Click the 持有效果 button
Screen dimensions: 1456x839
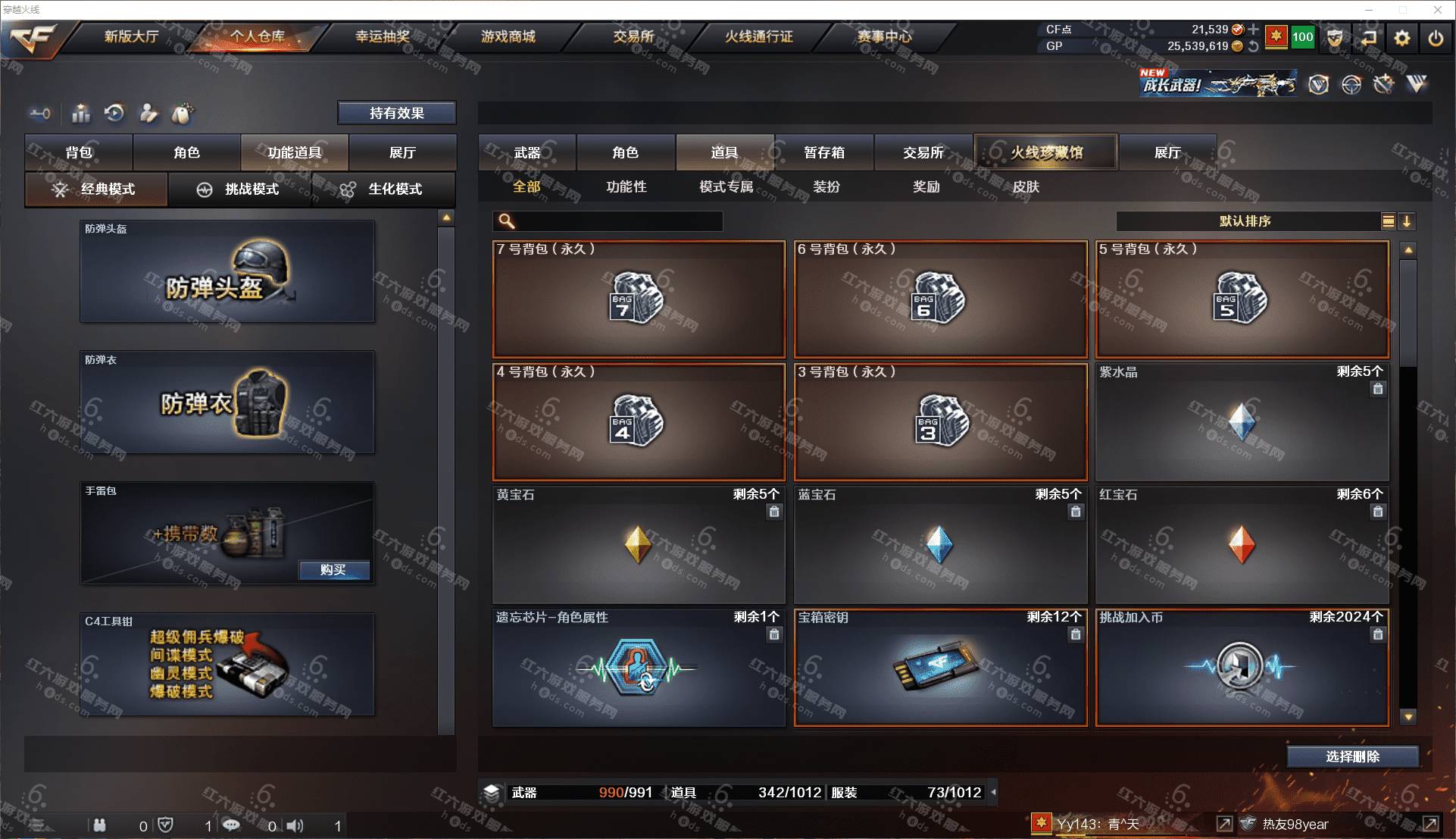coord(396,113)
